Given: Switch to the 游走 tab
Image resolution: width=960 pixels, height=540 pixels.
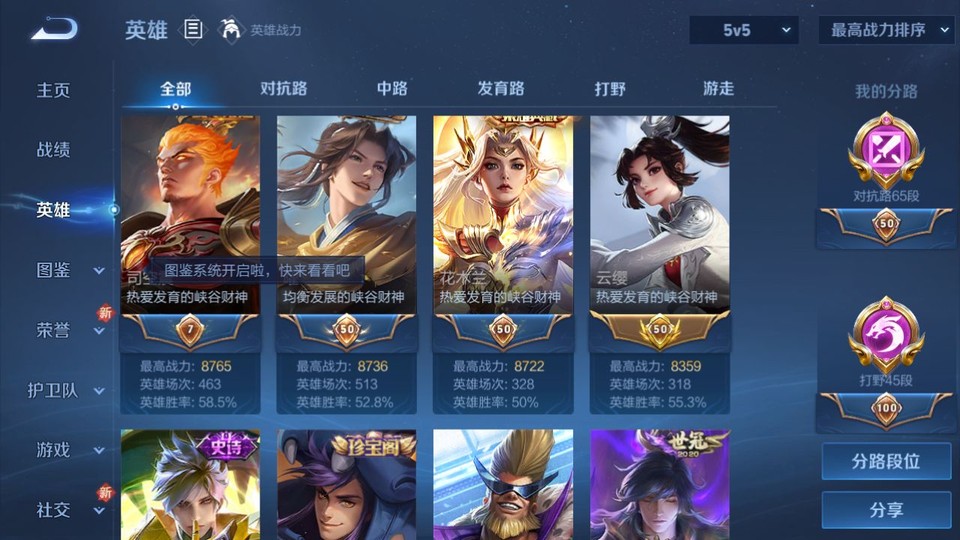Looking at the screenshot, I should [718, 89].
